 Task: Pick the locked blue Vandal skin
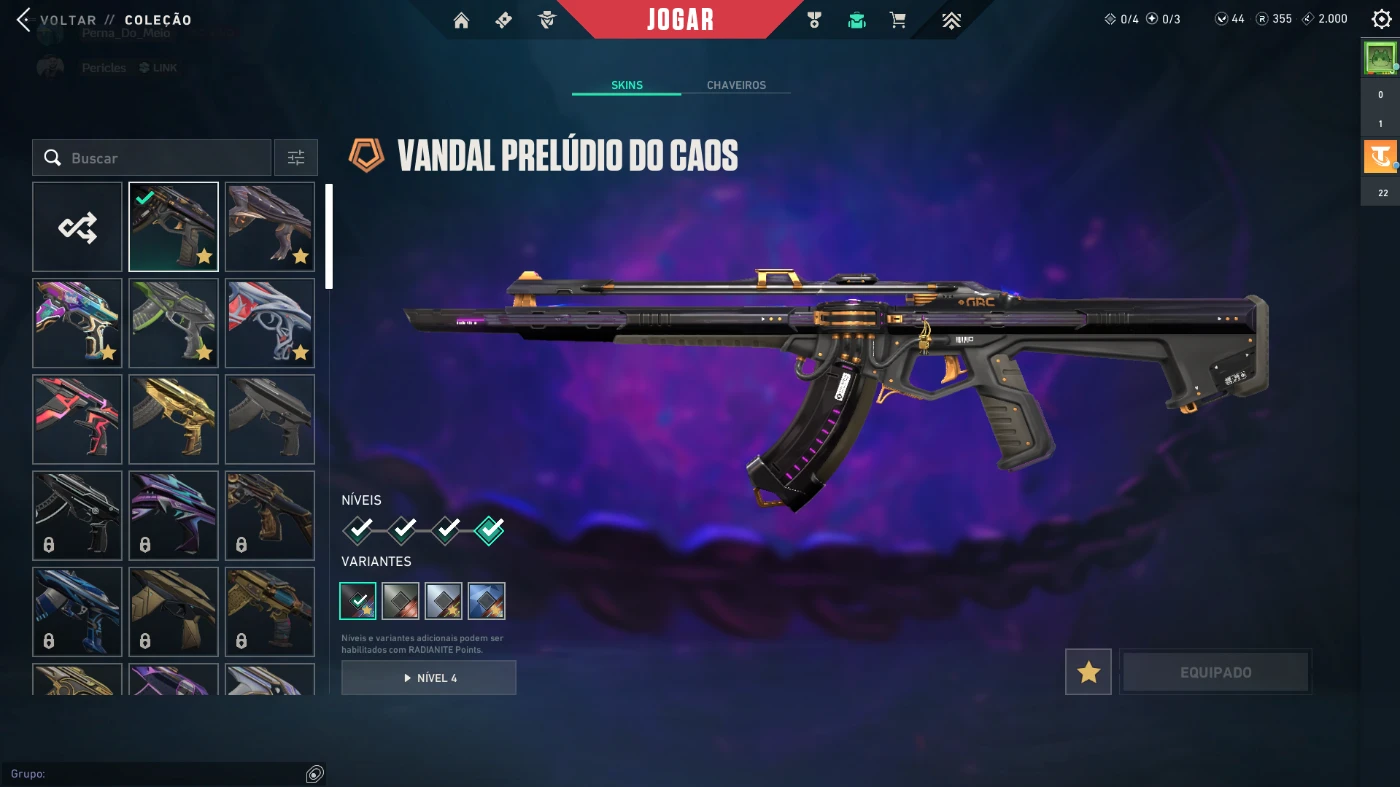click(x=77, y=611)
